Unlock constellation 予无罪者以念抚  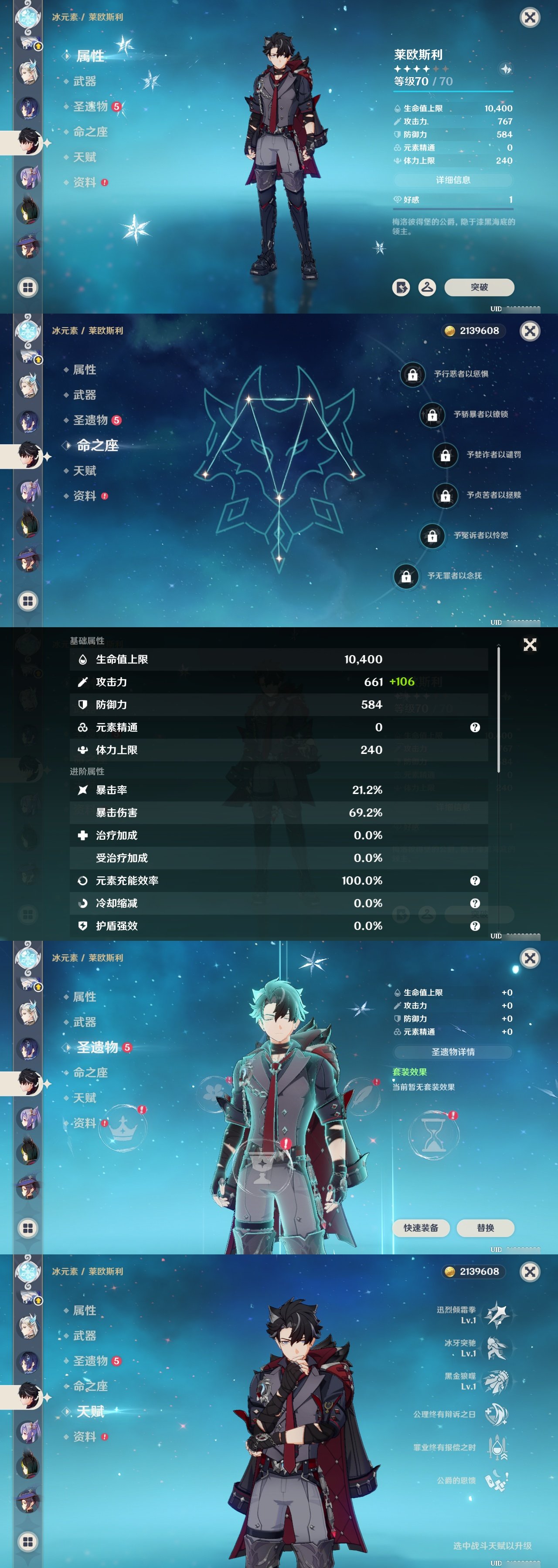tap(406, 575)
